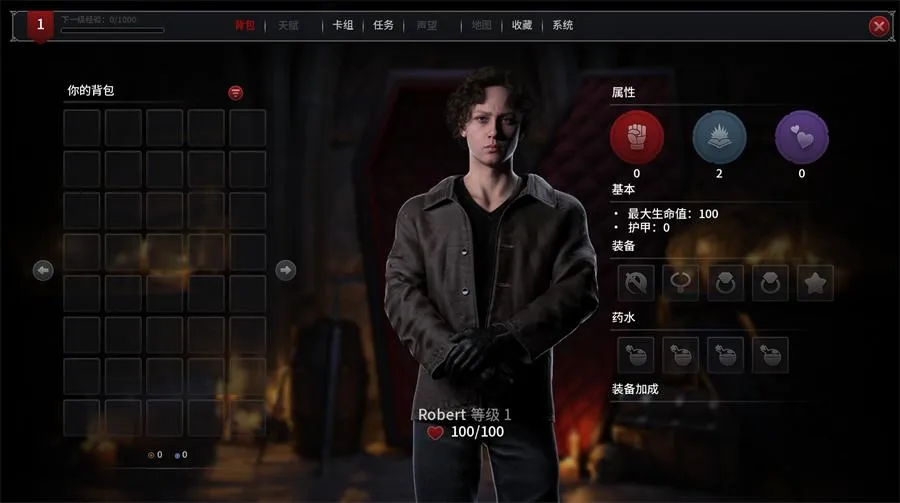Click the star equipment slot
The width and height of the screenshot is (900, 503).
(x=815, y=283)
